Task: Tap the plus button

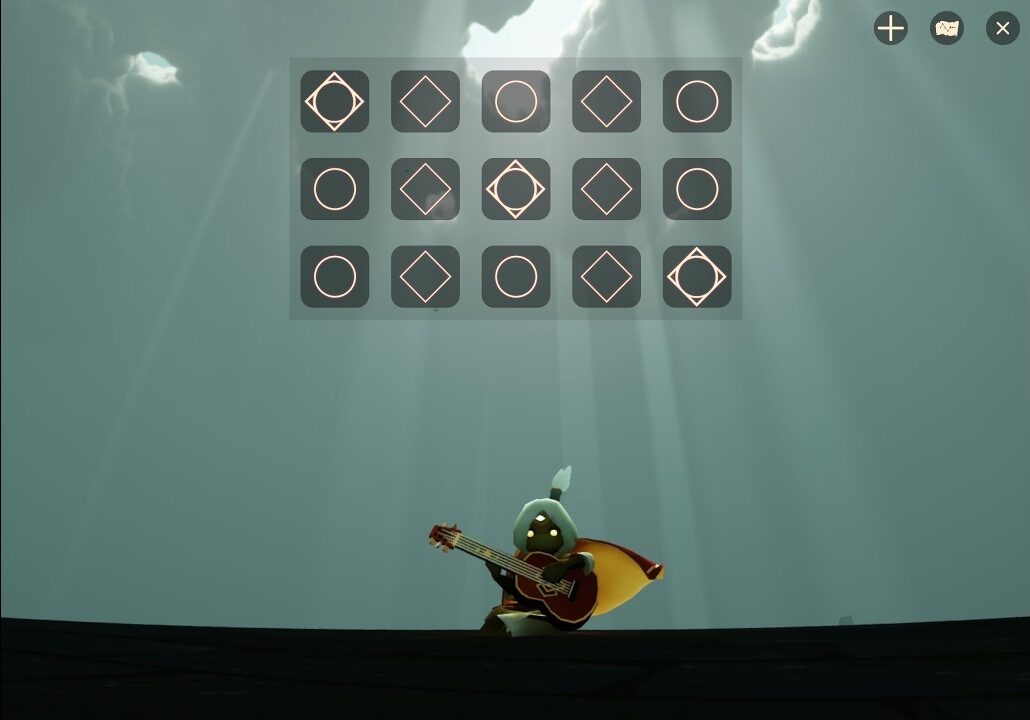Action: point(890,28)
